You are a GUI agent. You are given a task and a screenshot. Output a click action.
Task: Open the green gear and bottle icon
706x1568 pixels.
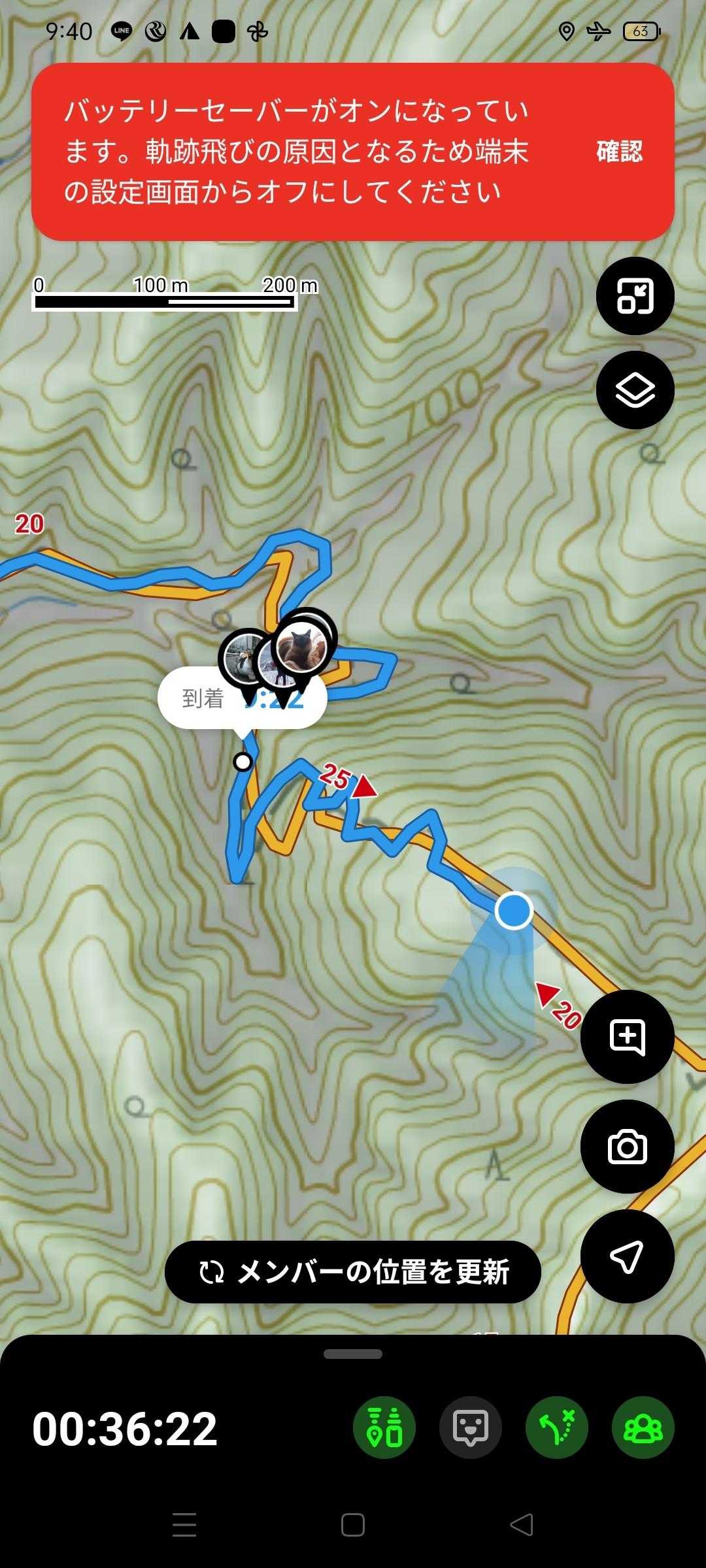tap(384, 1428)
